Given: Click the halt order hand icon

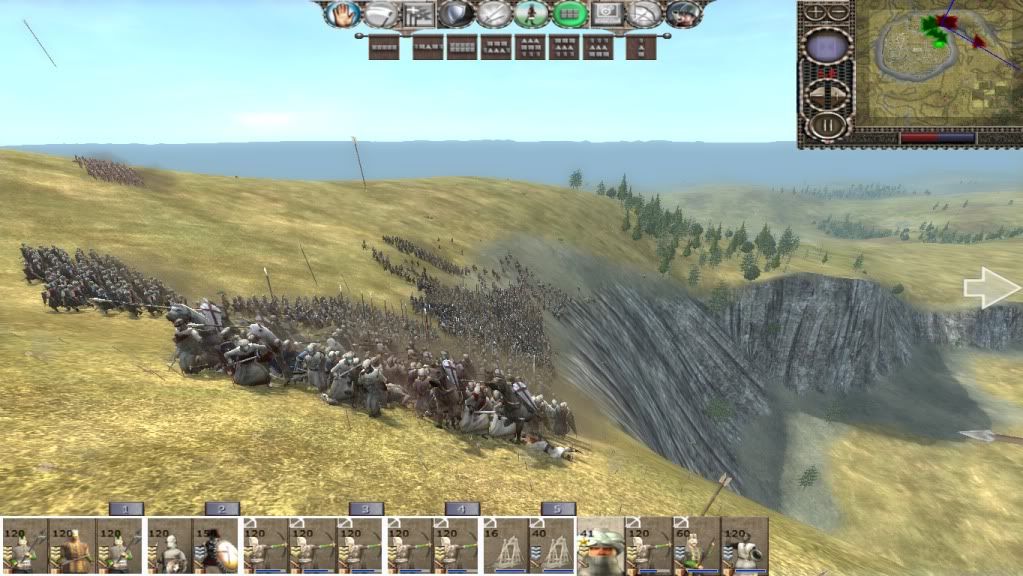Looking at the screenshot, I should click(x=343, y=14).
